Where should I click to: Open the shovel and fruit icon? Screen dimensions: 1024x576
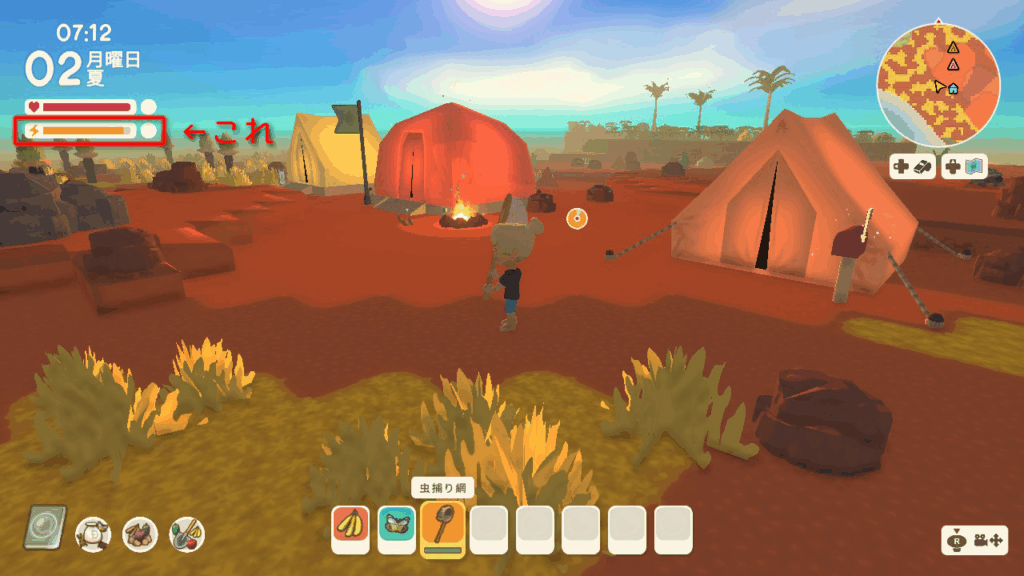[187, 534]
